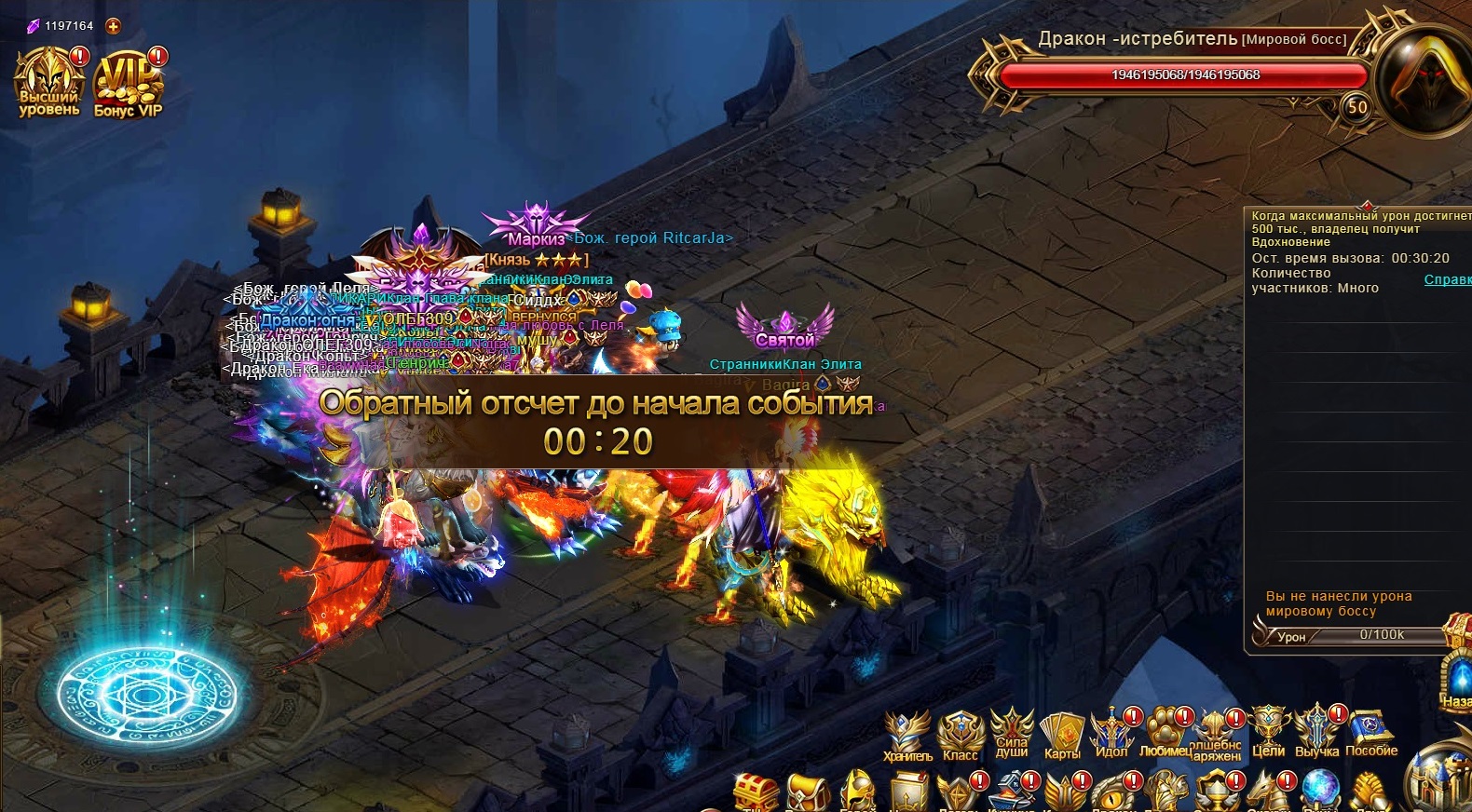Open the Выучка training icon
This screenshot has width=1472, height=812.
click(x=1316, y=732)
